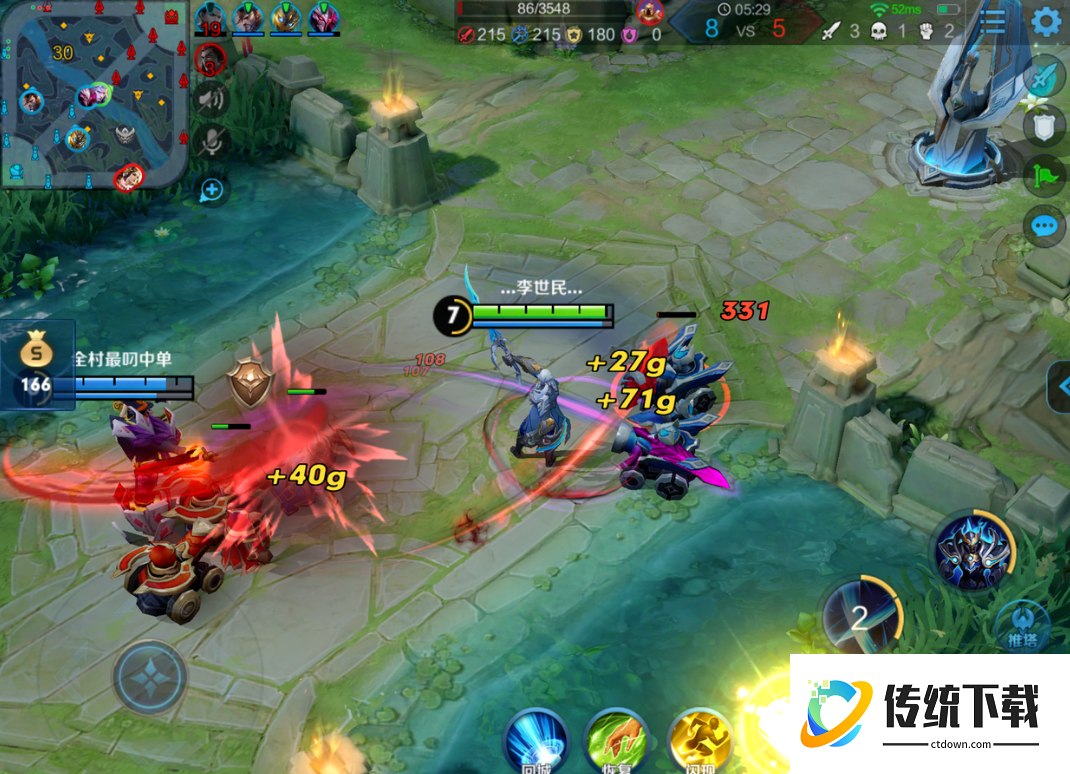This screenshot has height=774, width=1070.
Task: Send the defend signal with shield icon
Action: [x=1044, y=126]
